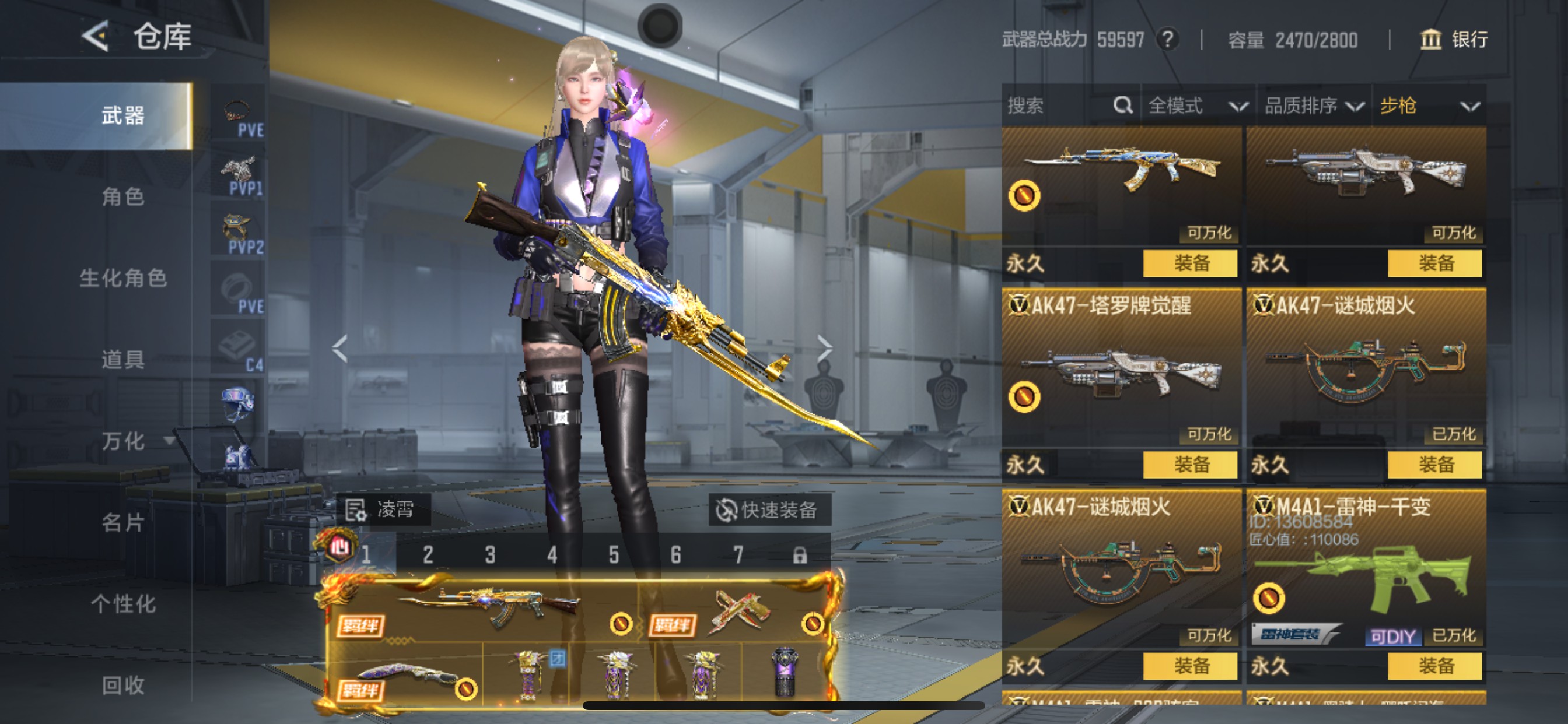Select loadout slot number 3
Screen dimensions: 1568x724
click(490, 554)
